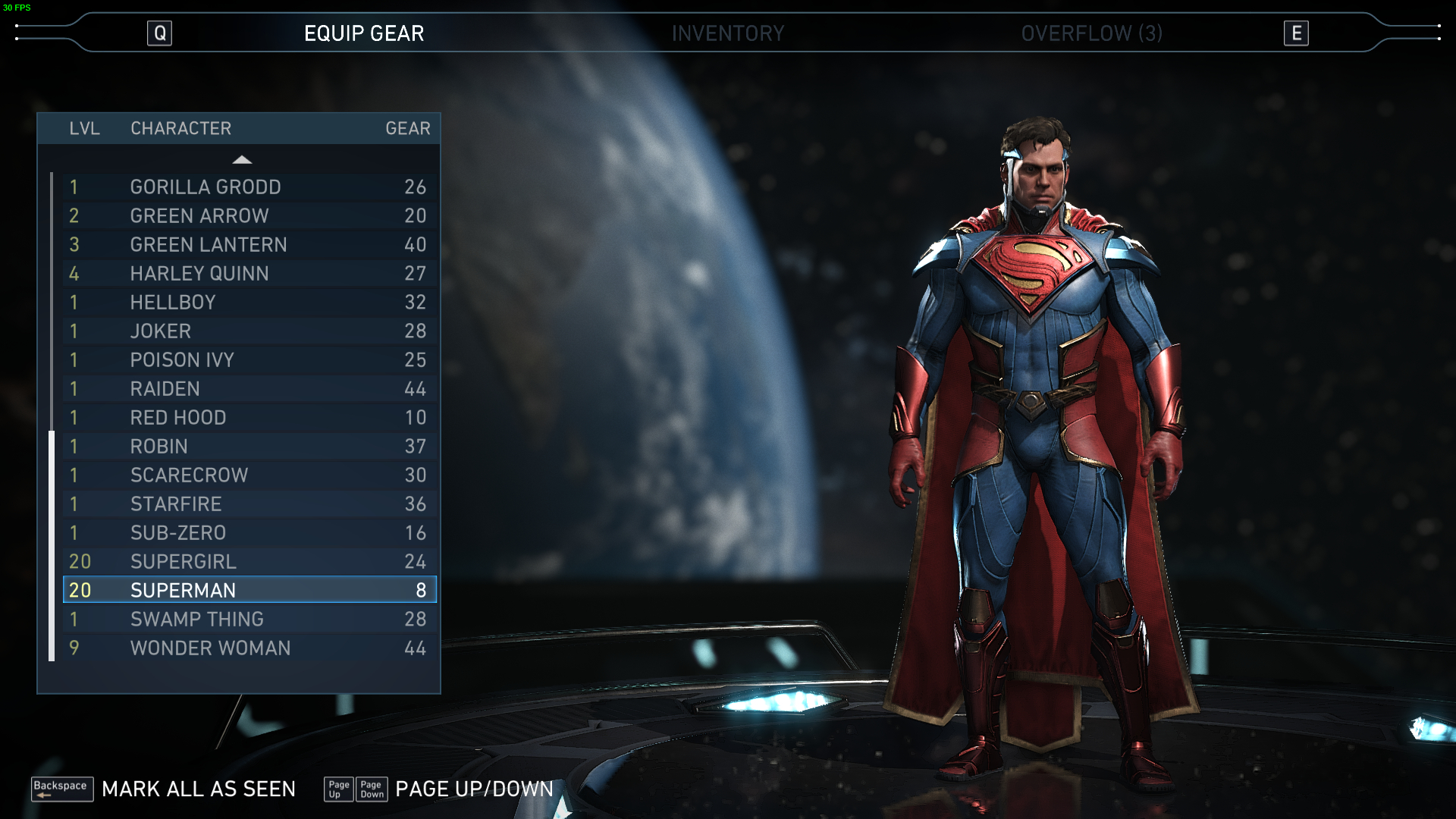Pick Robin from the character list
Image resolution: width=1456 pixels, height=819 pixels.
point(249,447)
